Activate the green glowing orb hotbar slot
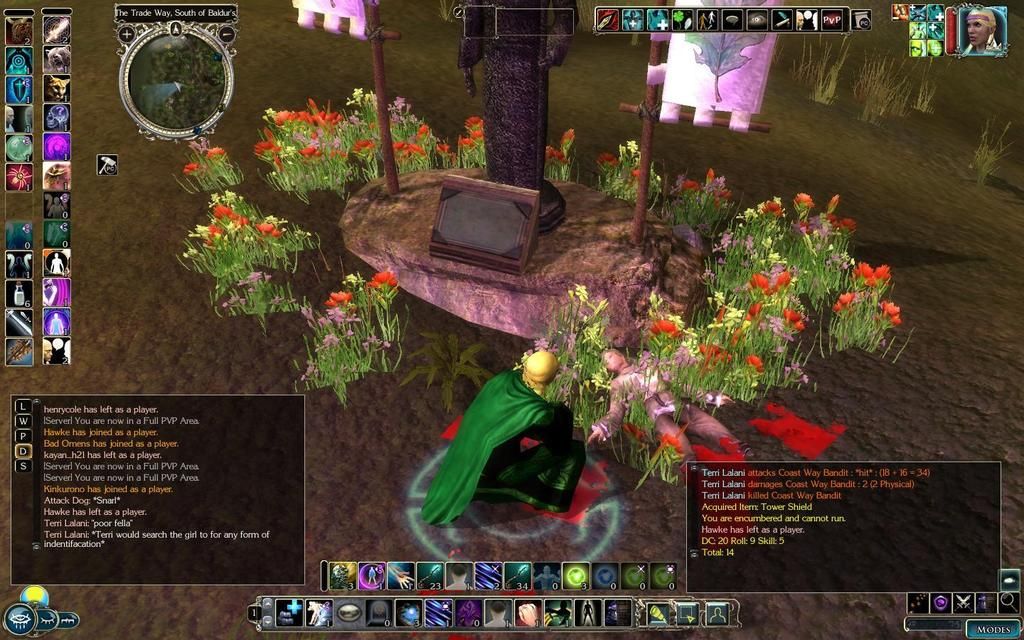This screenshot has width=1024, height=640. click(574, 576)
